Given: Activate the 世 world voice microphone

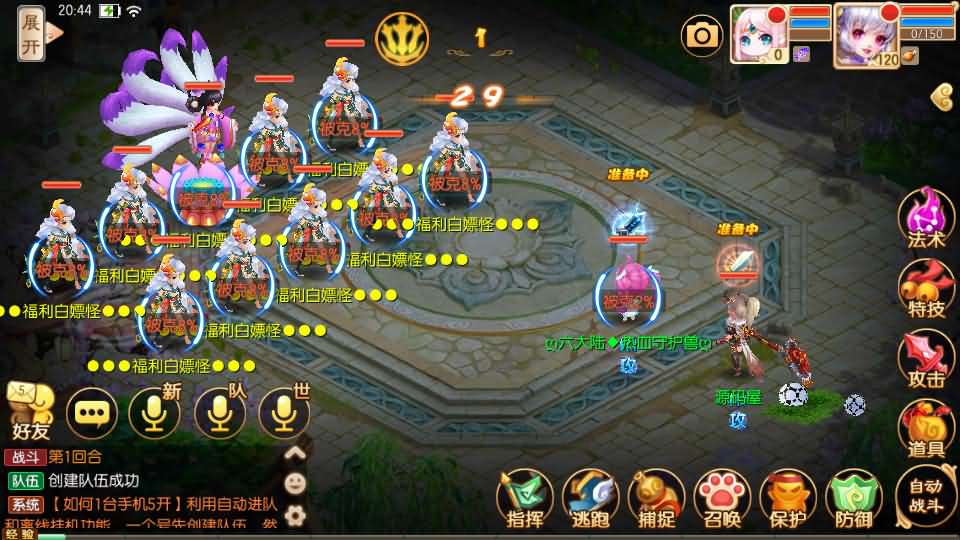Looking at the screenshot, I should coord(284,412).
